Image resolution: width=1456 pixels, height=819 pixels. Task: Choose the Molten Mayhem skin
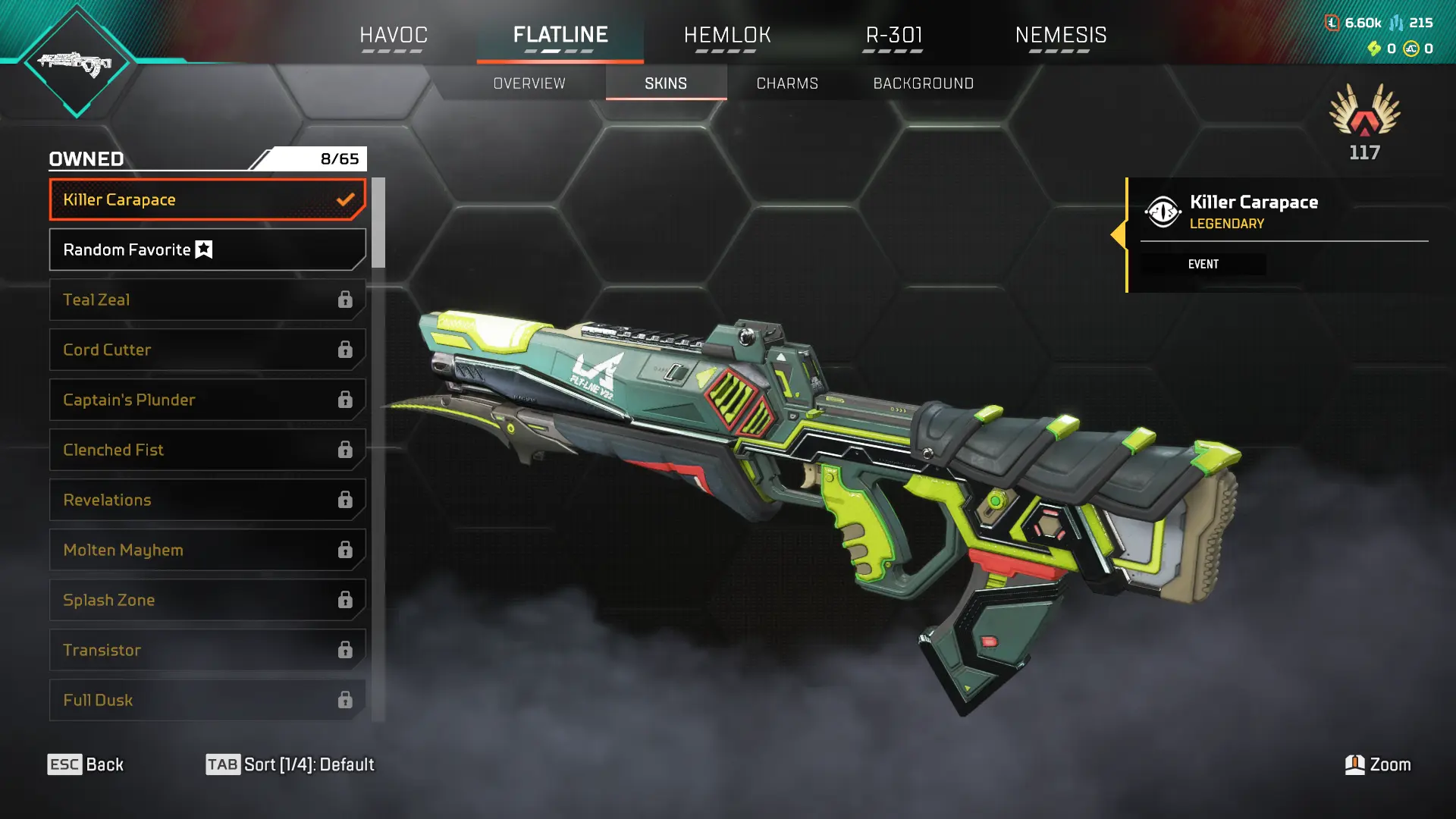coord(207,550)
